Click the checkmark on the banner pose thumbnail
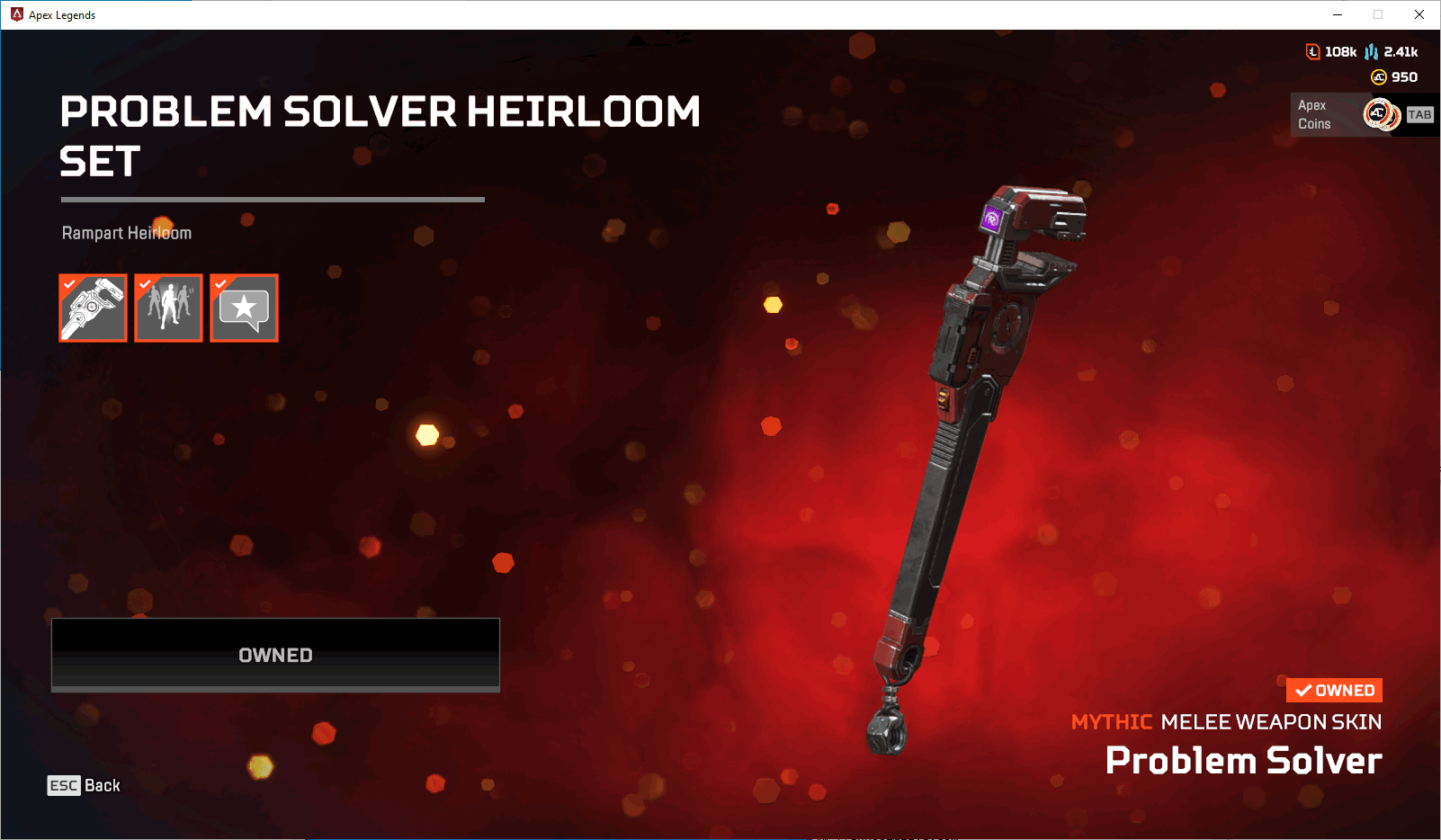The height and width of the screenshot is (840, 1441). 144,283
